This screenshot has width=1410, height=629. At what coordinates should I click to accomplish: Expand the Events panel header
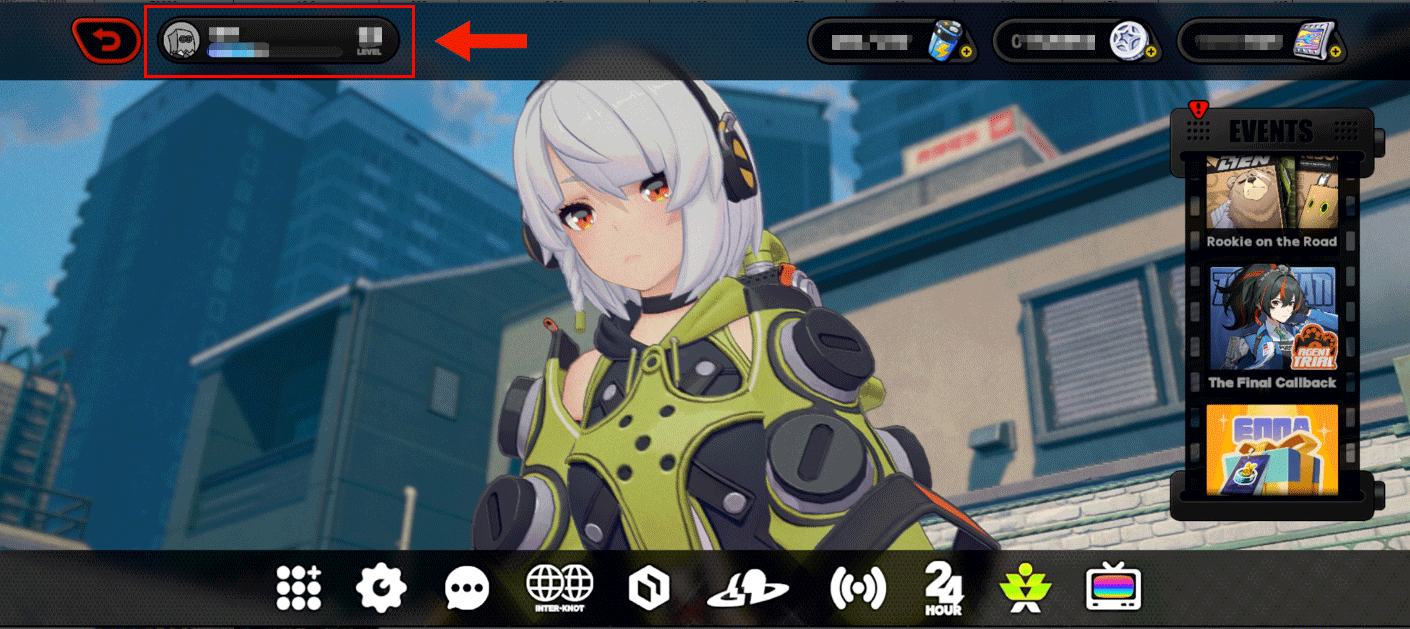click(1270, 130)
